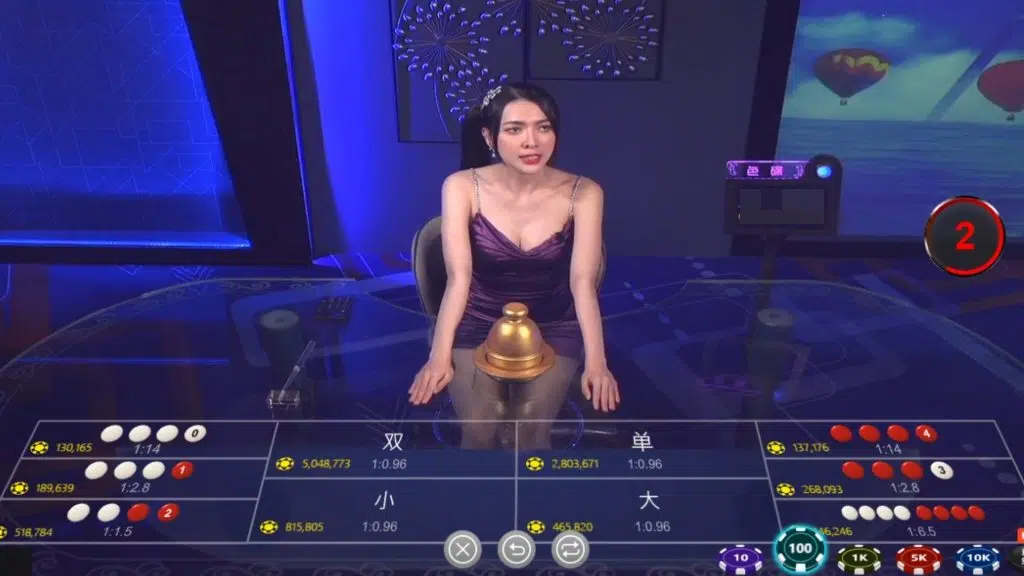Viewport: 1024px width, 576px height.
Task: Undo the last bet
Action: pyautogui.click(x=516, y=548)
